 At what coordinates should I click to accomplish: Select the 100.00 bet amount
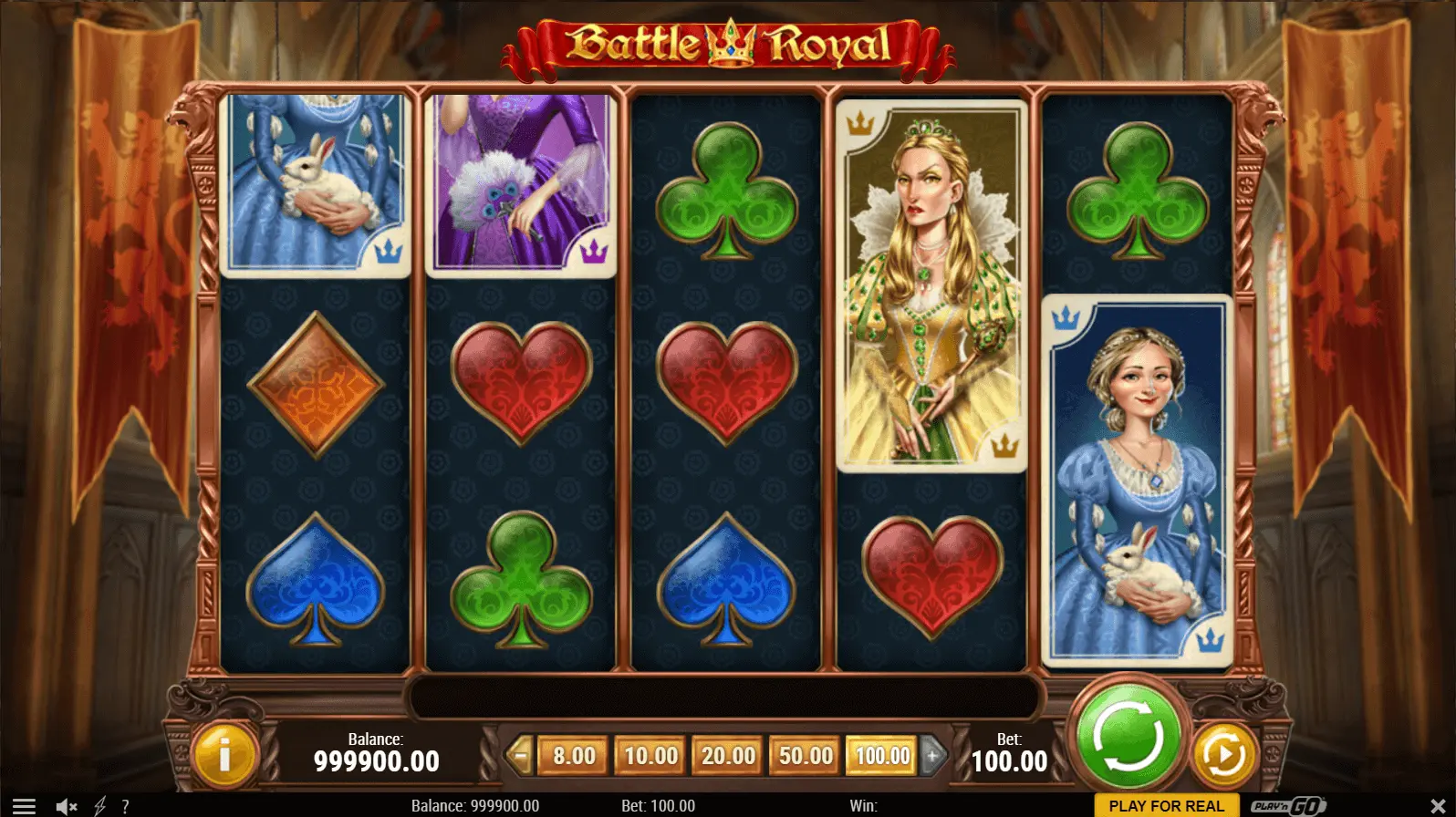point(881,756)
